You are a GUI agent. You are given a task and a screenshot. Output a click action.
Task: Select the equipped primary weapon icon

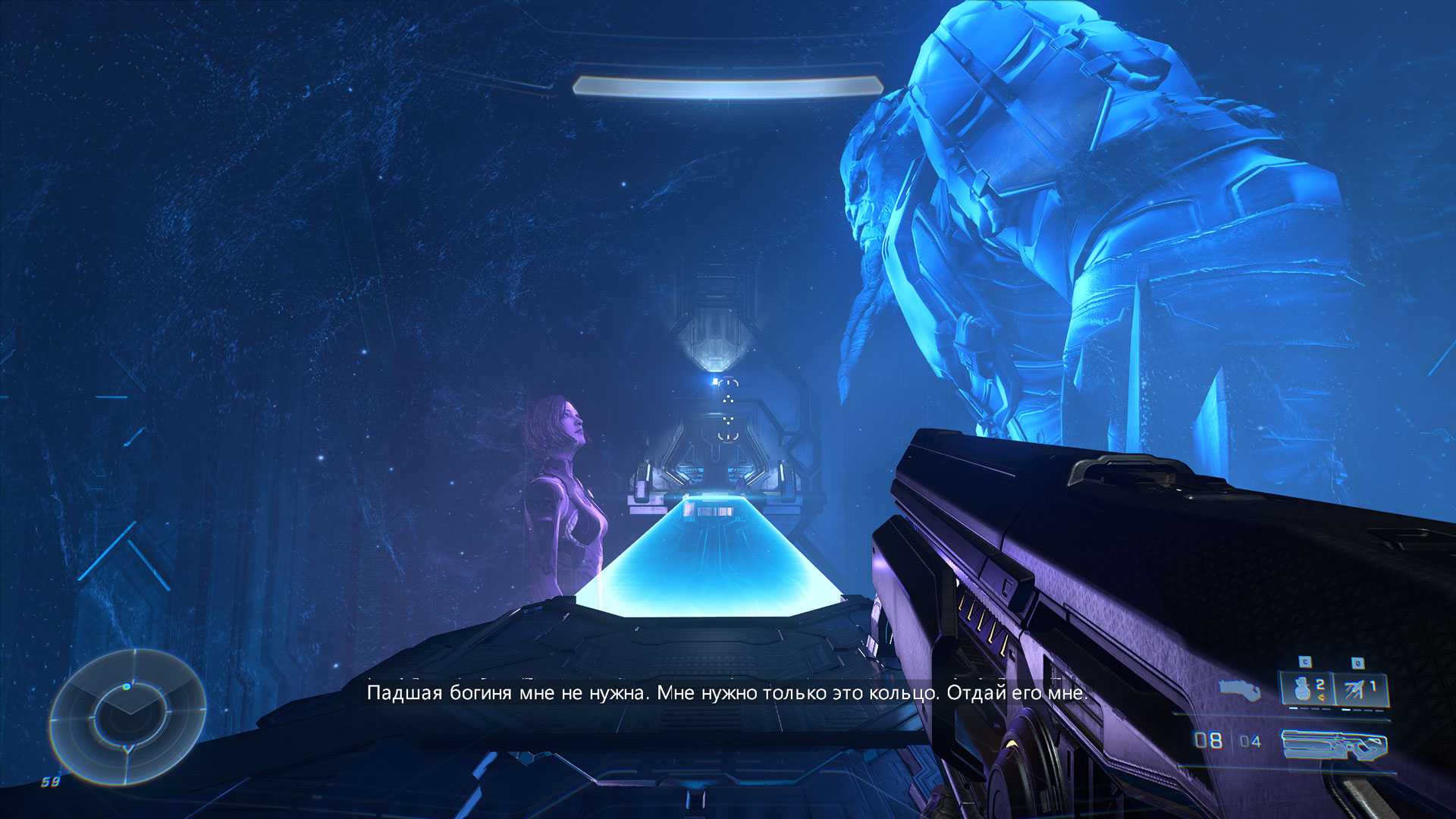click(x=1335, y=744)
